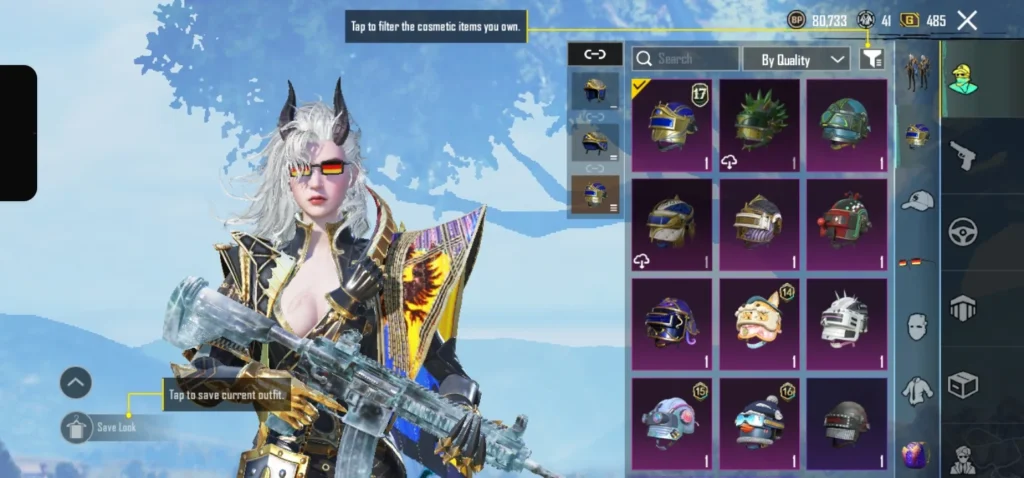Select the gold-blue helmet marked 17

pyautogui.click(x=672, y=125)
